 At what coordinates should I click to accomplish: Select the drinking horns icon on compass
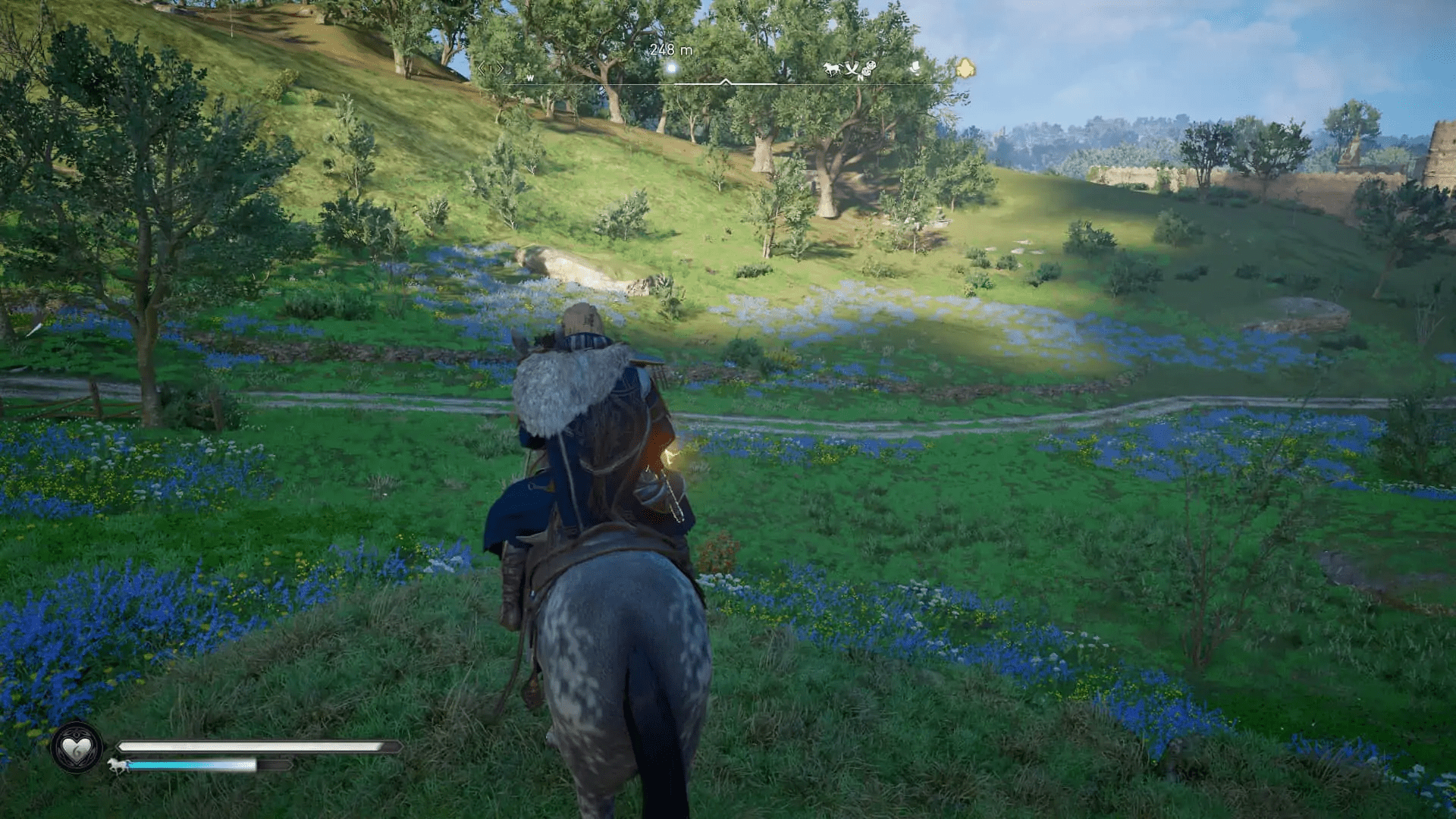point(852,70)
